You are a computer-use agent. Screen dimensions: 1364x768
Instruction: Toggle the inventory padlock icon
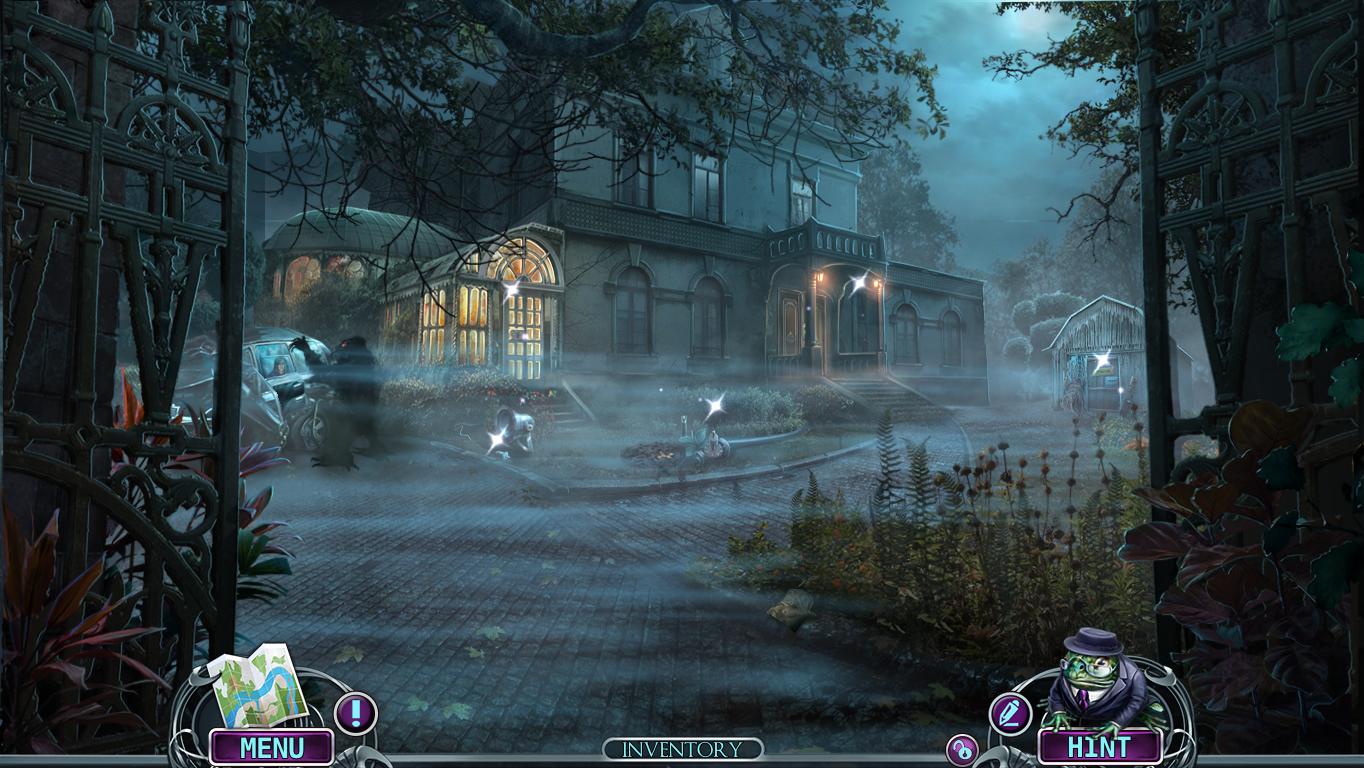[962, 750]
